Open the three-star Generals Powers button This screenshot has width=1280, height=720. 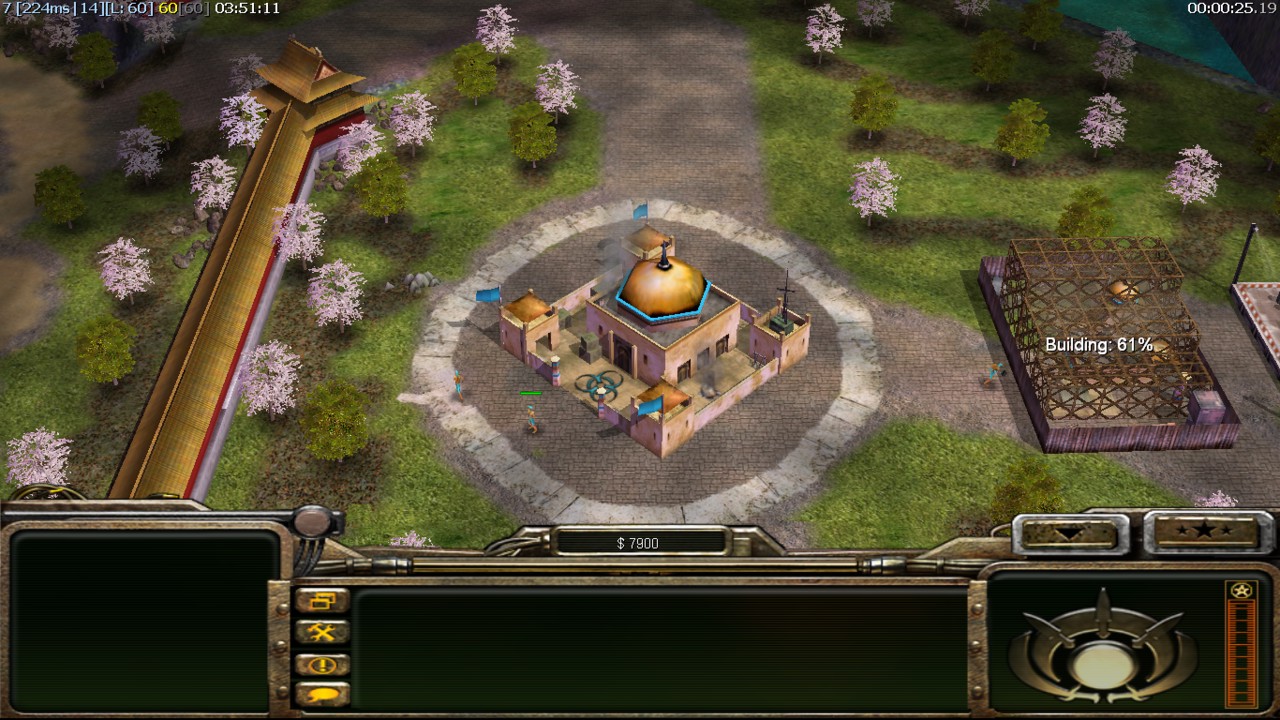[x=1202, y=531]
